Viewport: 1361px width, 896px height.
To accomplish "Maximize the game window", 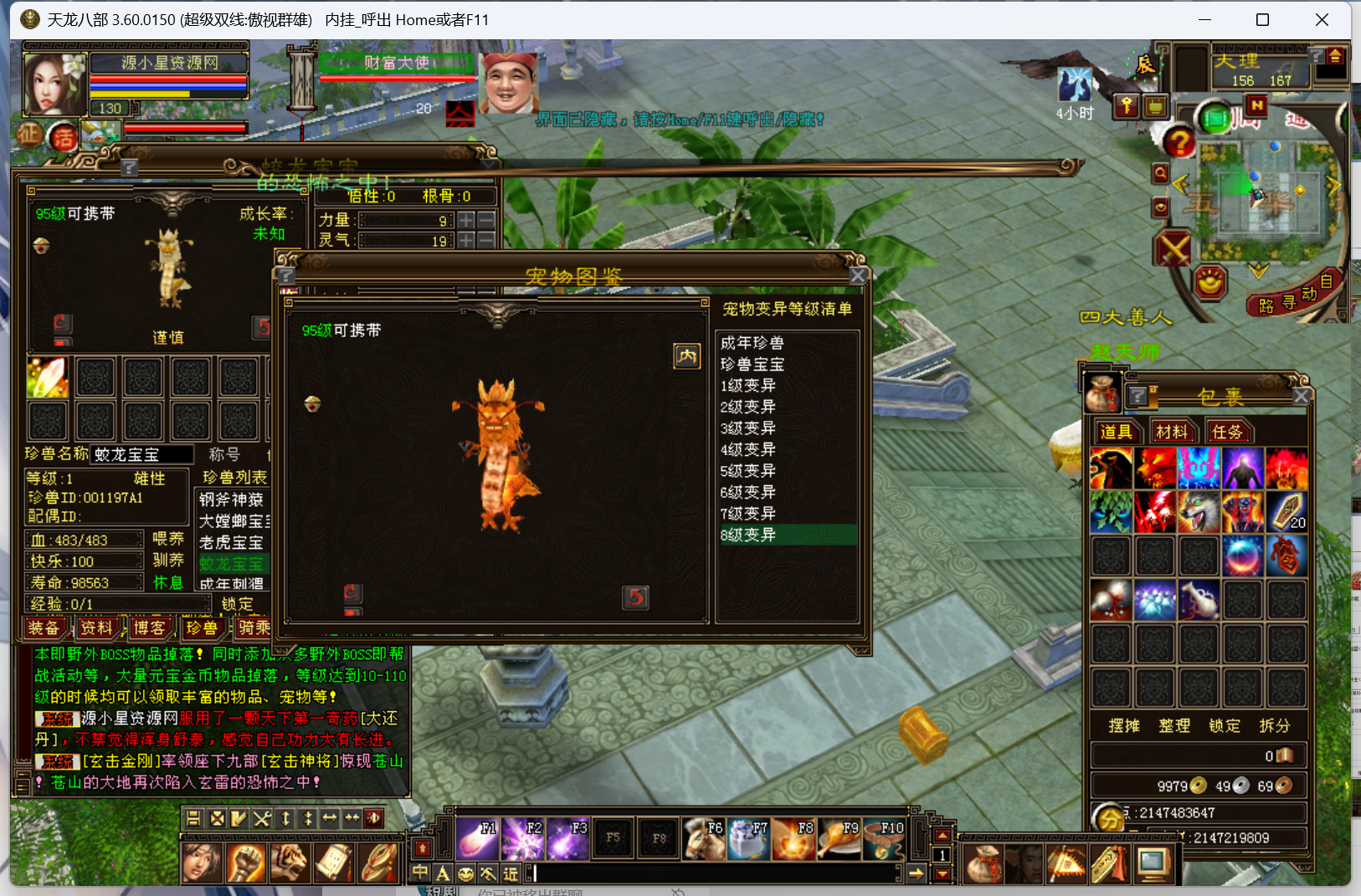I will 1262,19.
